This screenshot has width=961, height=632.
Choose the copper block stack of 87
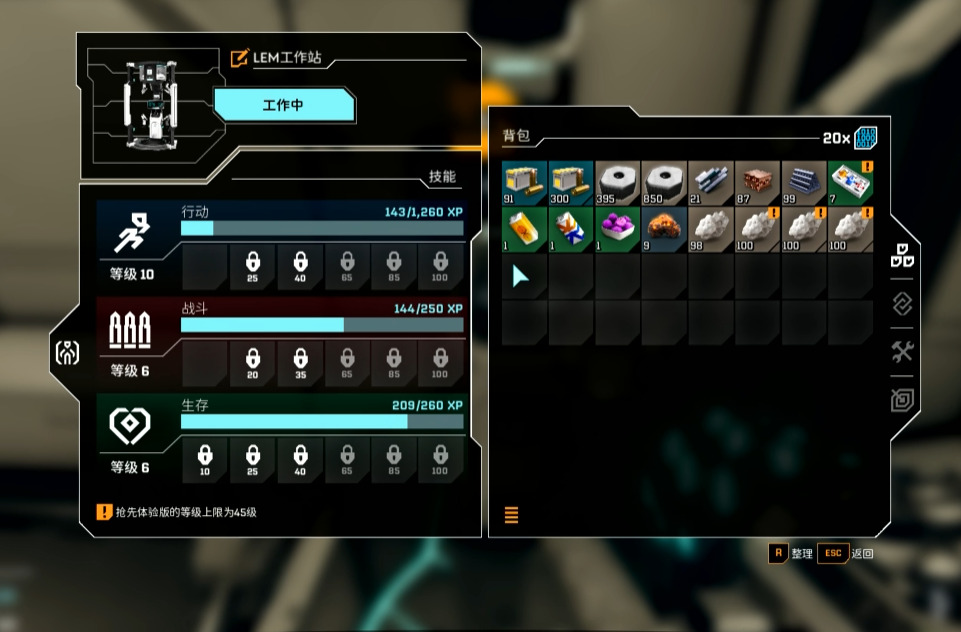pos(757,183)
